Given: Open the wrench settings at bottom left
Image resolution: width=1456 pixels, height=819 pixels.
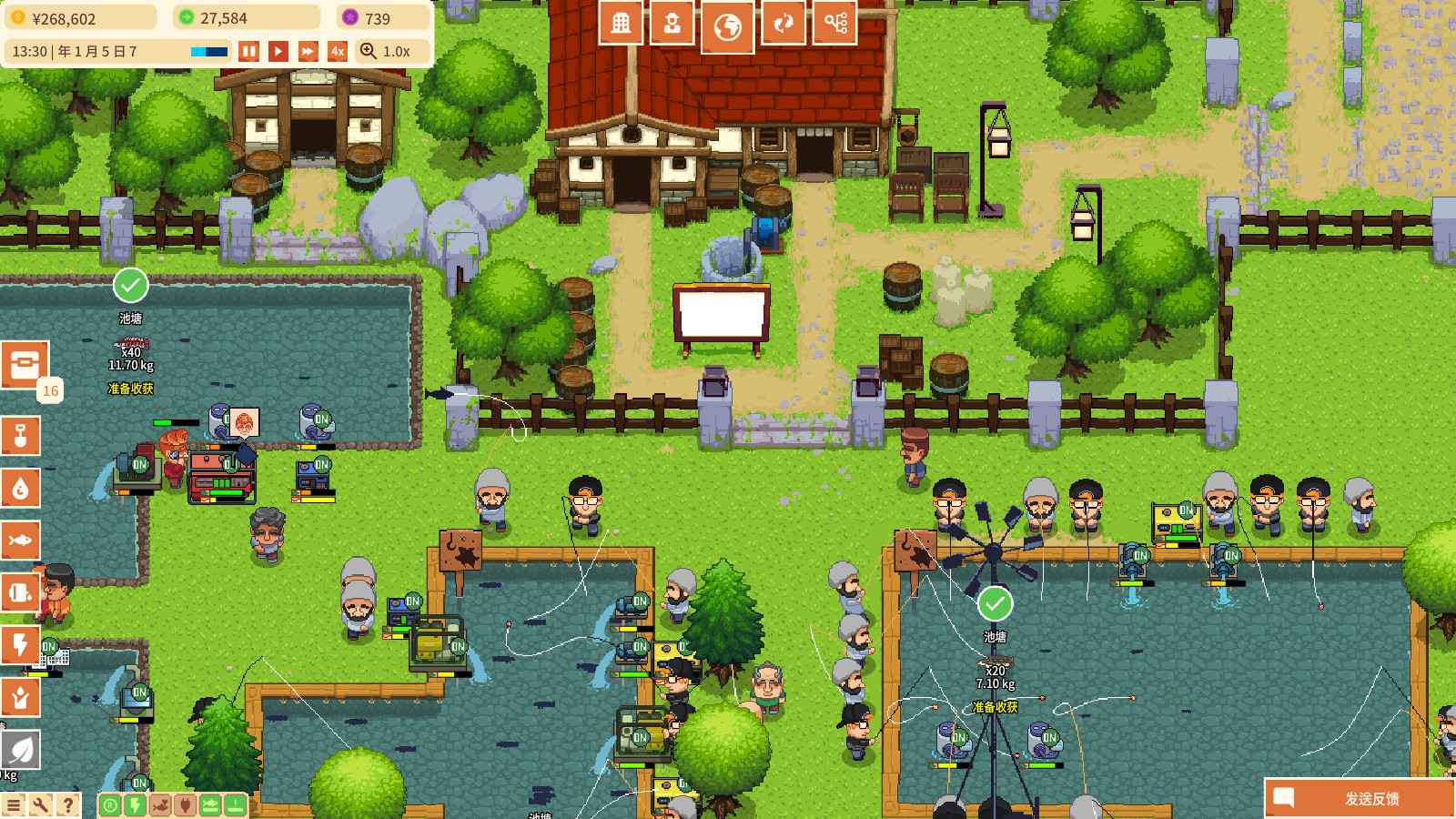Looking at the screenshot, I should (x=39, y=804).
